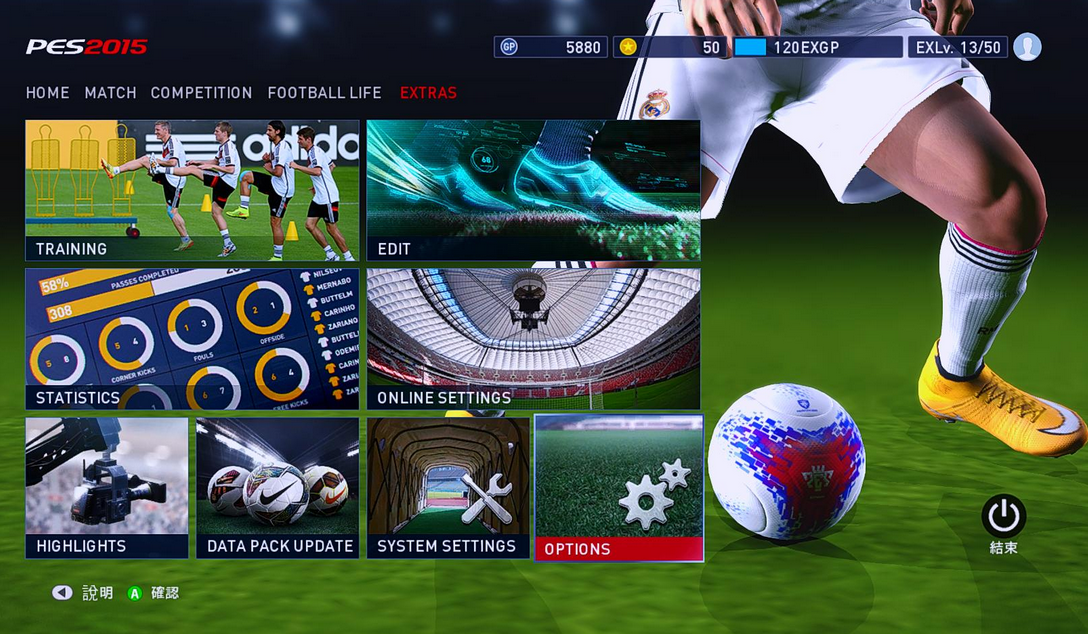Open ONLINE SETTINGS
Image resolution: width=1088 pixels, height=634 pixels.
[x=533, y=339]
